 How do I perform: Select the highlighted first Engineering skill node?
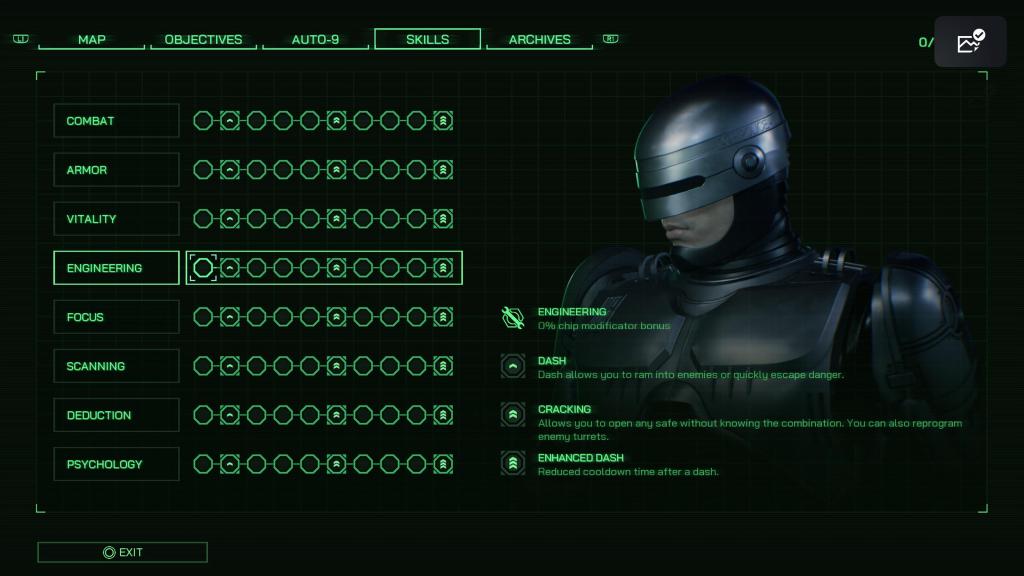coord(203,268)
